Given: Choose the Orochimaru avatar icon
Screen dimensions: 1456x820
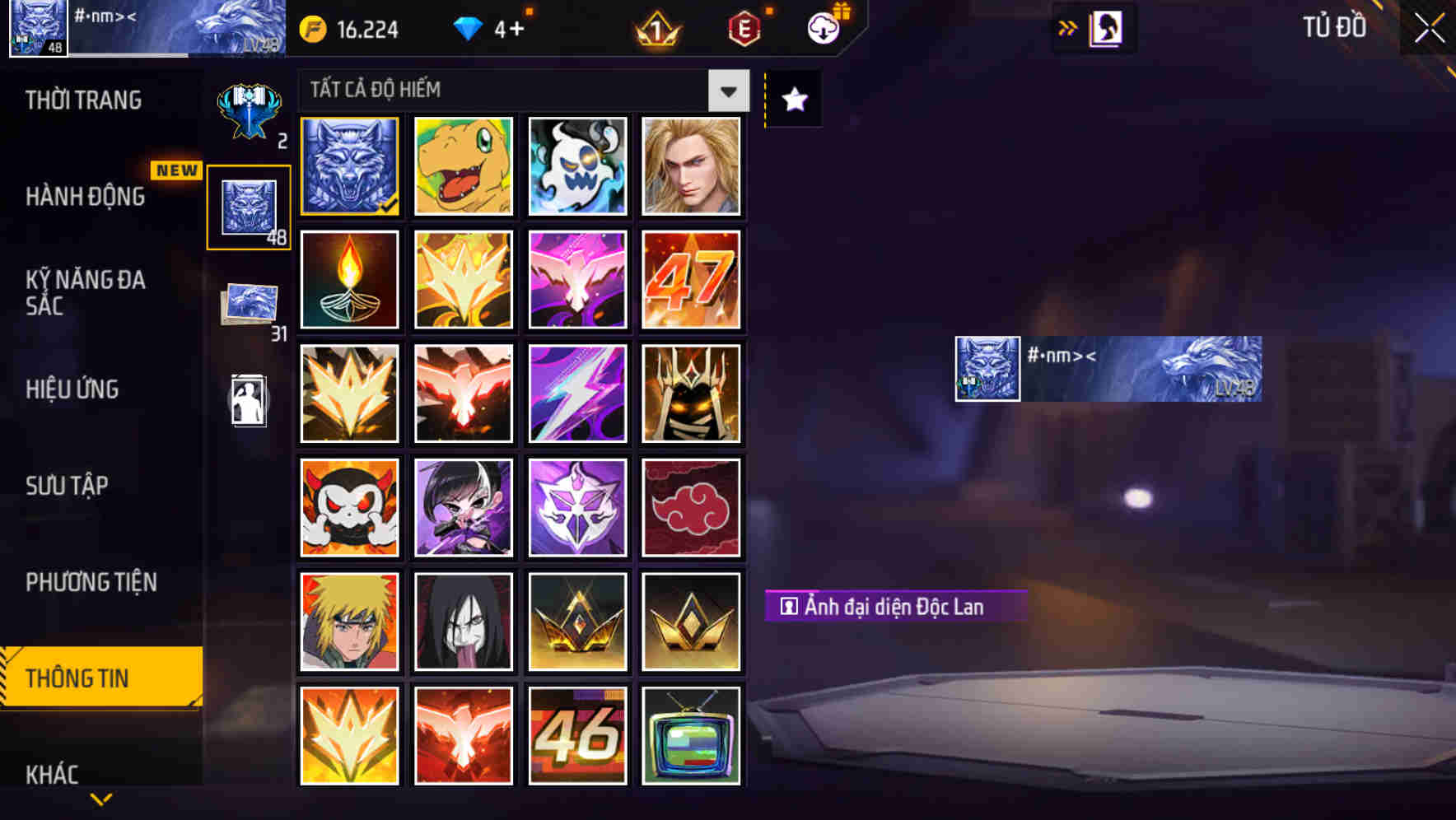Looking at the screenshot, I should click(x=463, y=621).
